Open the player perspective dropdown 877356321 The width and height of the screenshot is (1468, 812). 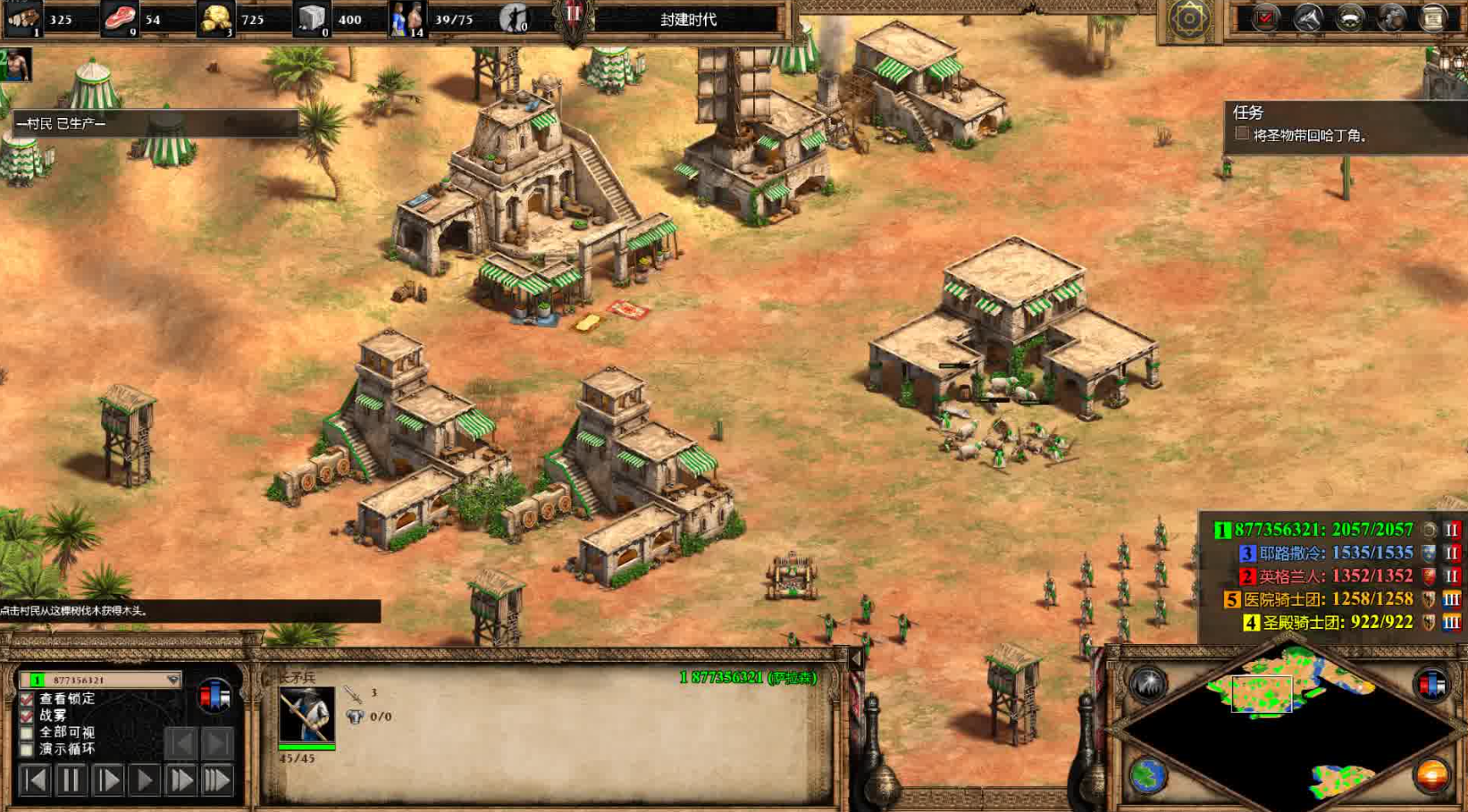(100, 680)
